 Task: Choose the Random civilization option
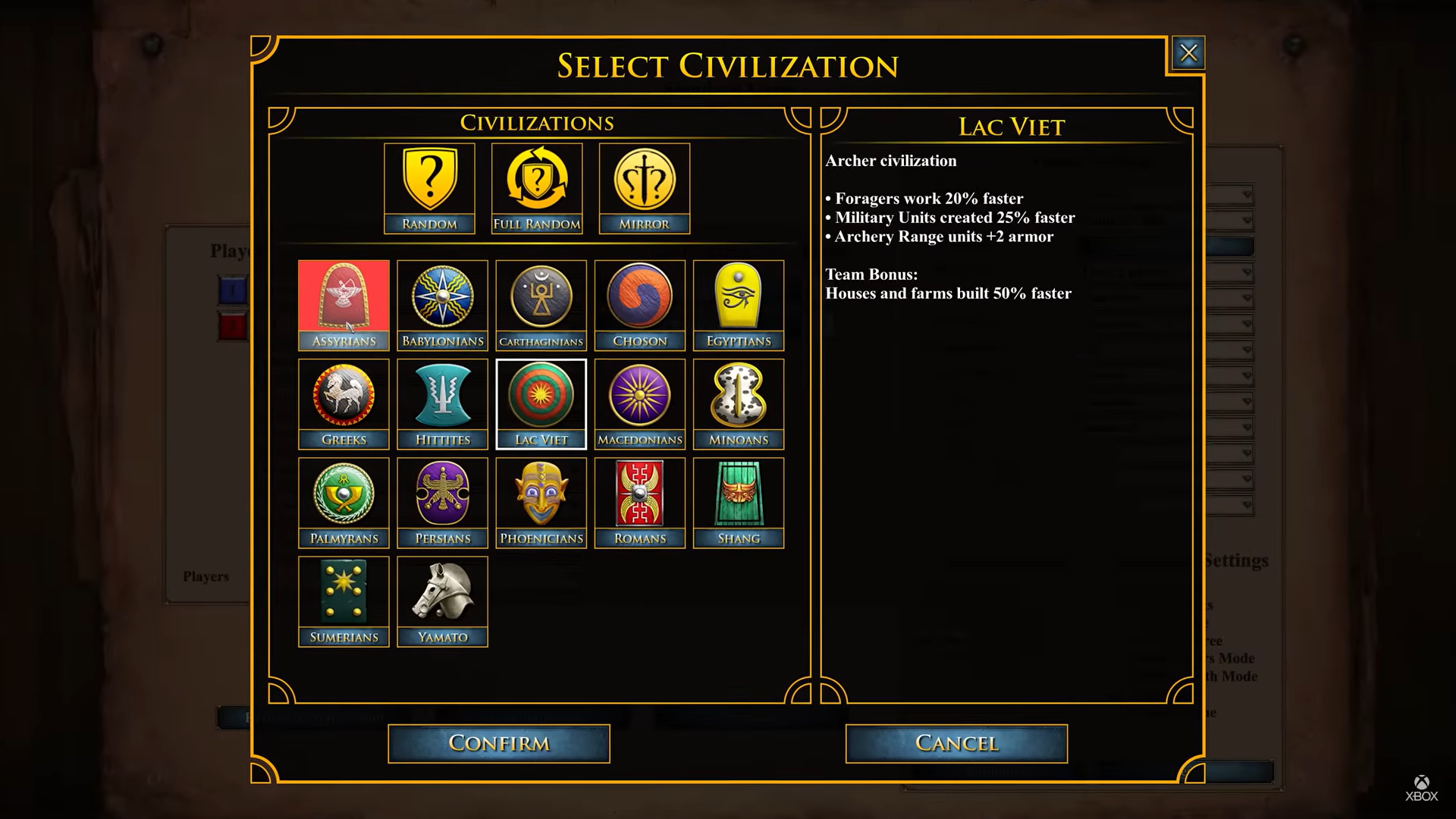(429, 188)
